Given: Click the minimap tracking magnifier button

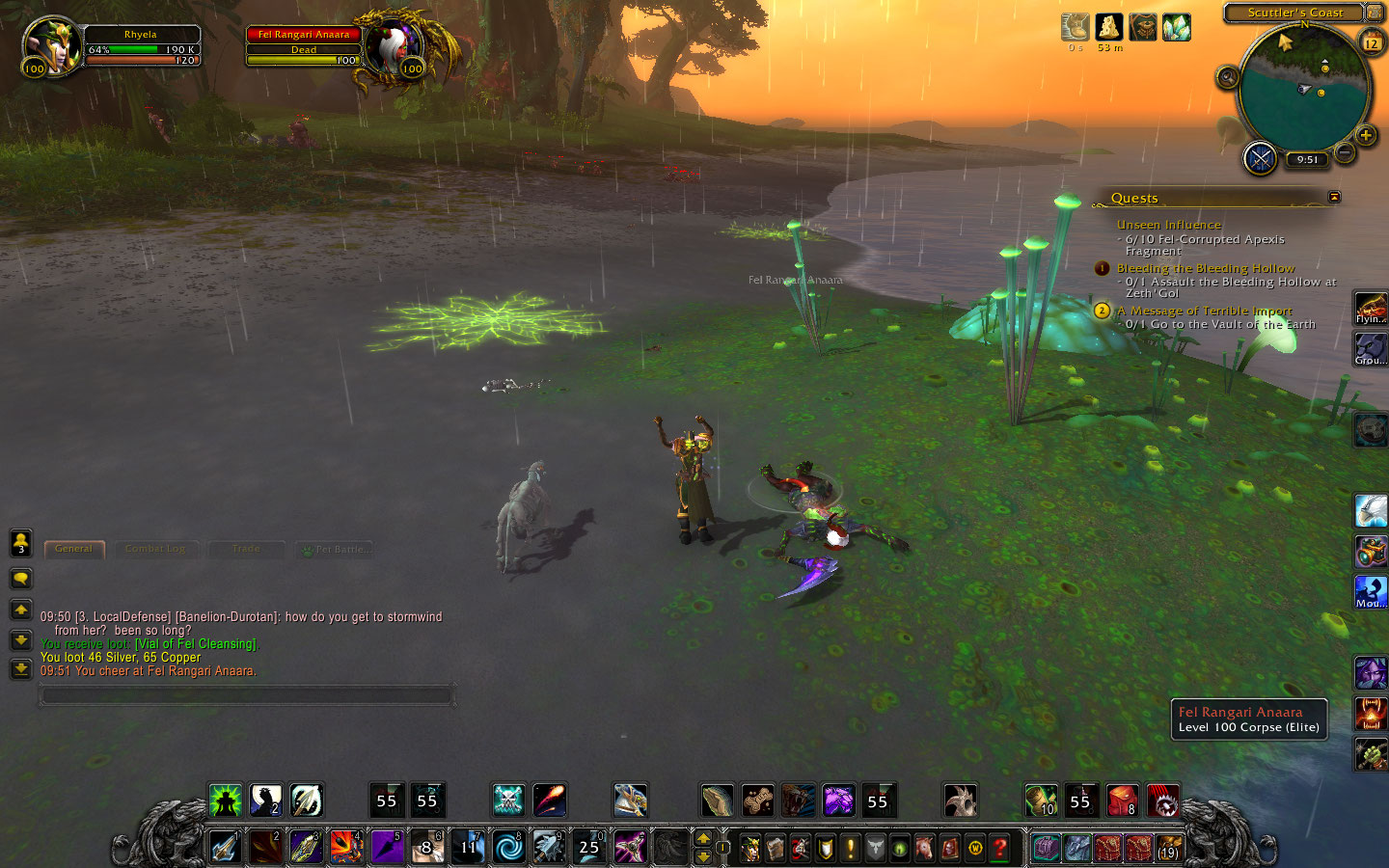Looking at the screenshot, I should pyautogui.click(x=1227, y=77).
